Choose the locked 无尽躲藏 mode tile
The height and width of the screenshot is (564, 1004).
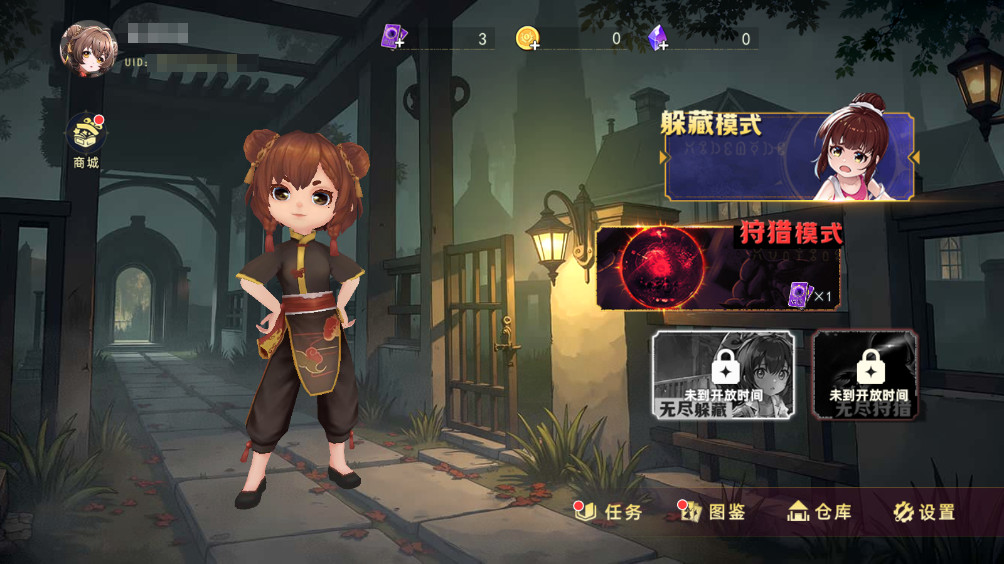[723, 375]
